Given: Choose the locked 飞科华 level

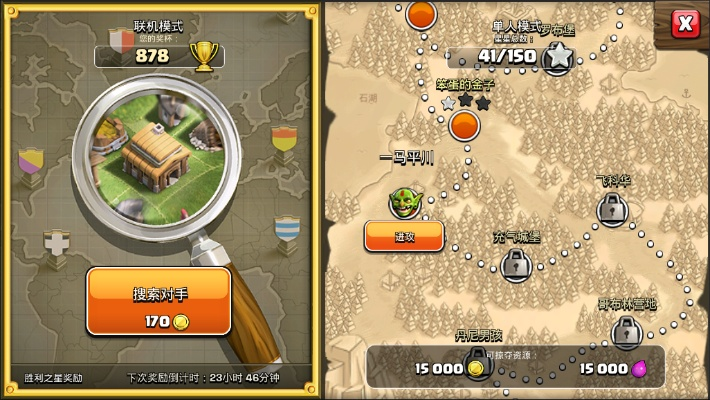Looking at the screenshot, I should tap(613, 209).
